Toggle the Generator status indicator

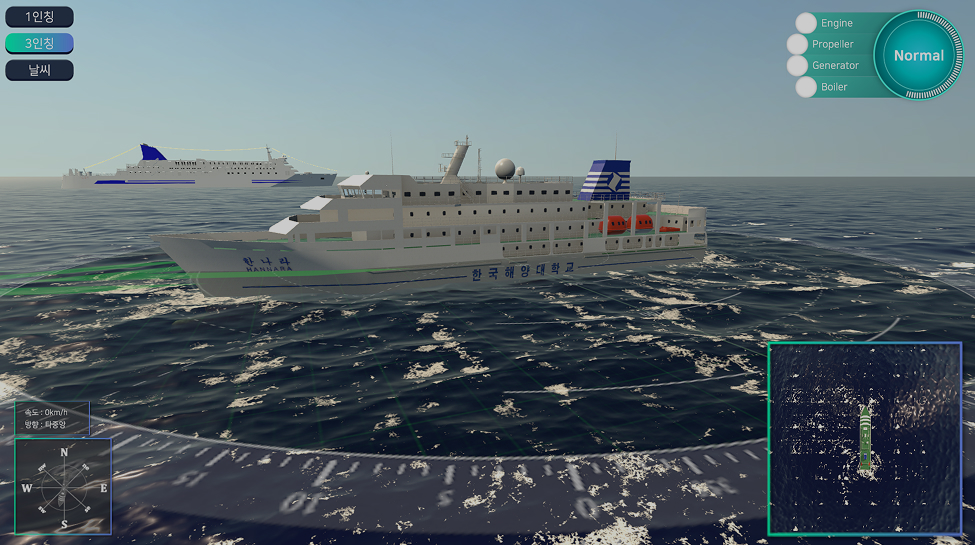click(x=797, y=65)
